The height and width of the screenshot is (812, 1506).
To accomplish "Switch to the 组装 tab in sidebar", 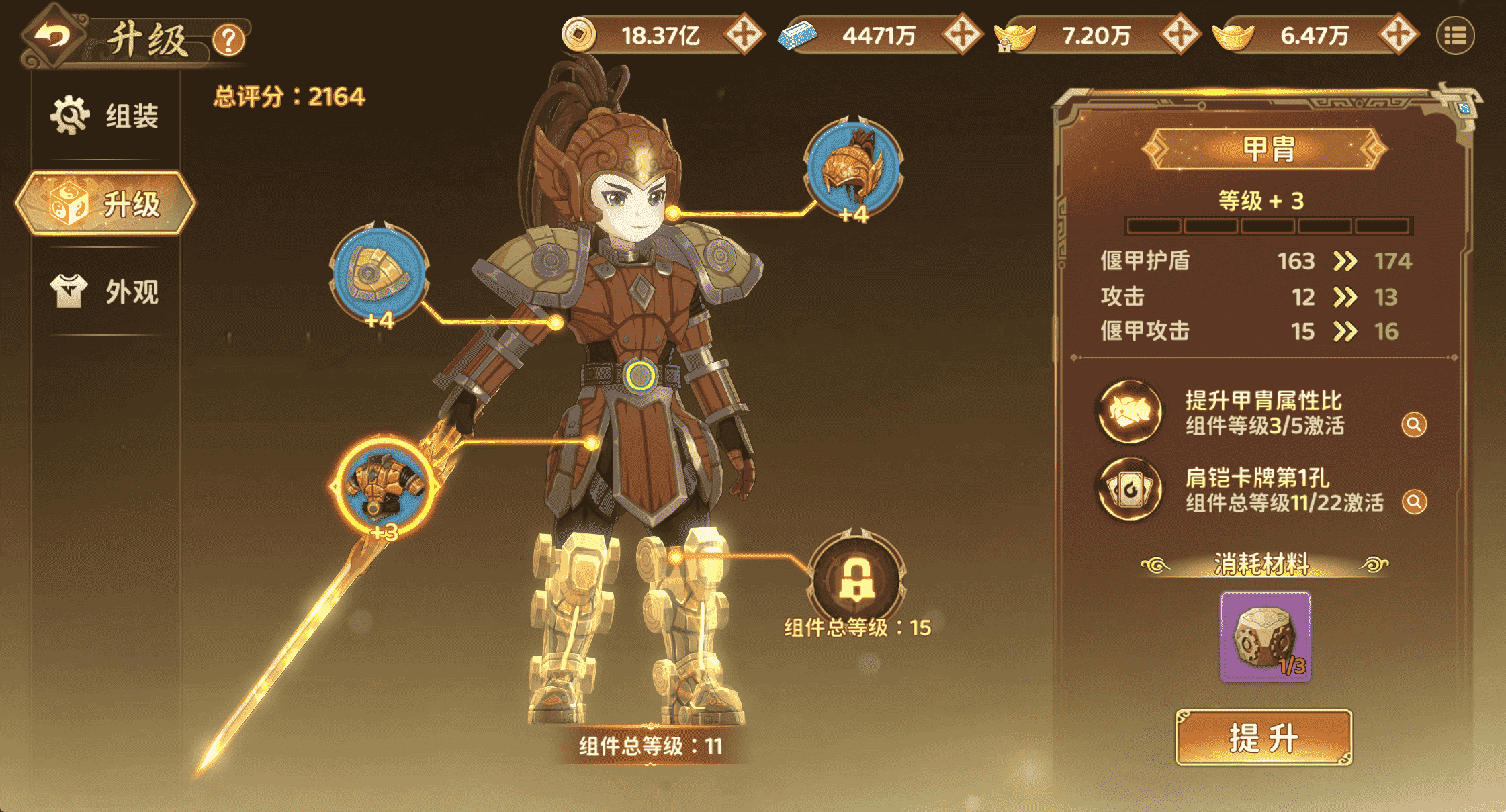I will 105,116.
